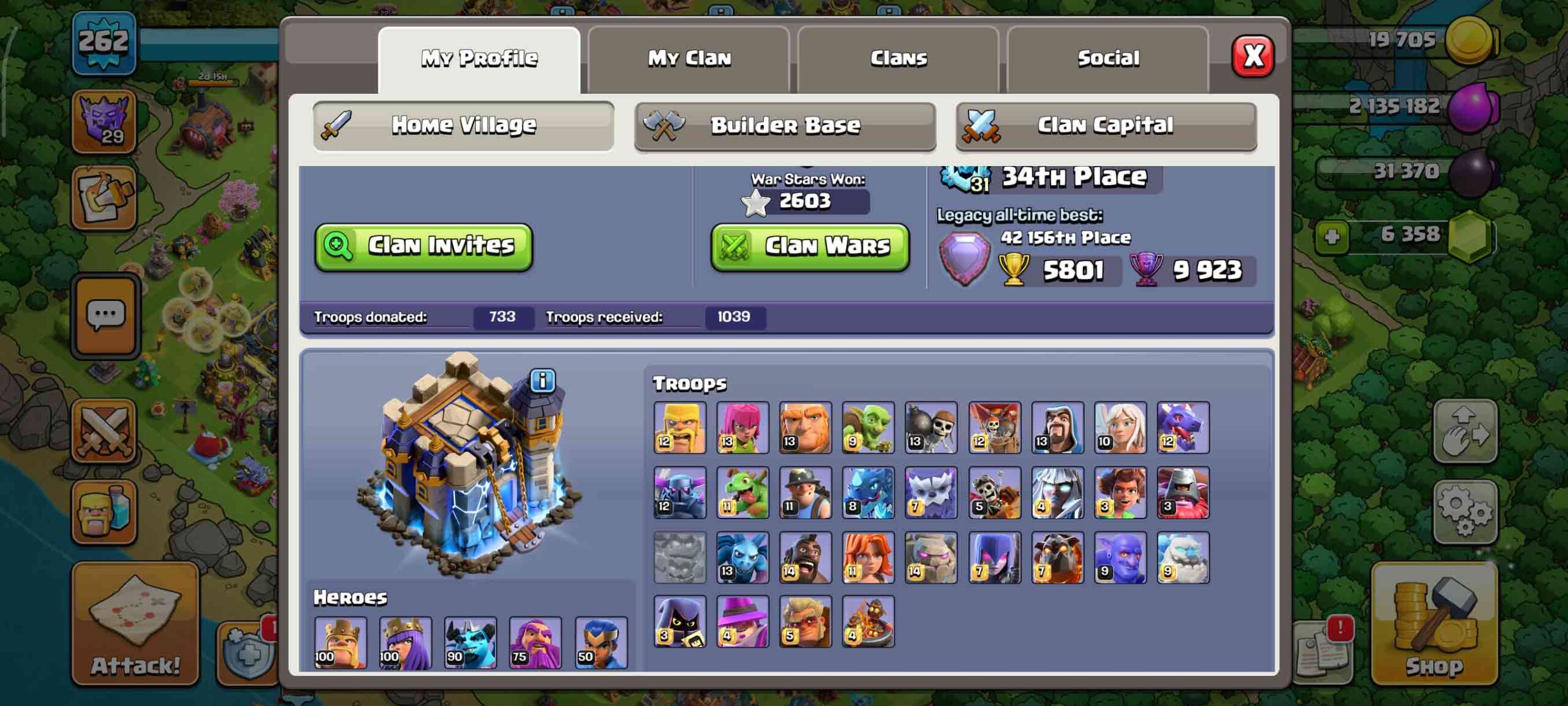Select the My Profile tab
The width and height of the screenshot is (1568, 706).
[479, 59]
